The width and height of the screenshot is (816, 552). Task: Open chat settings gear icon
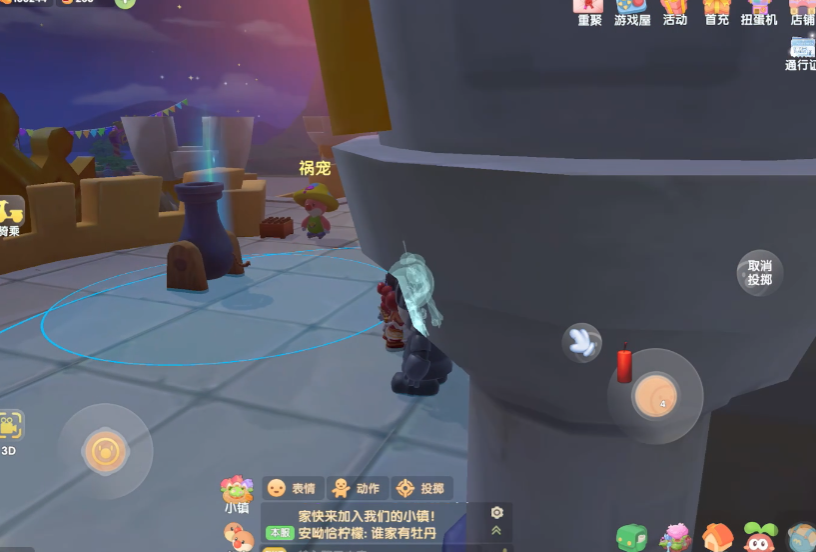(497, 512)
